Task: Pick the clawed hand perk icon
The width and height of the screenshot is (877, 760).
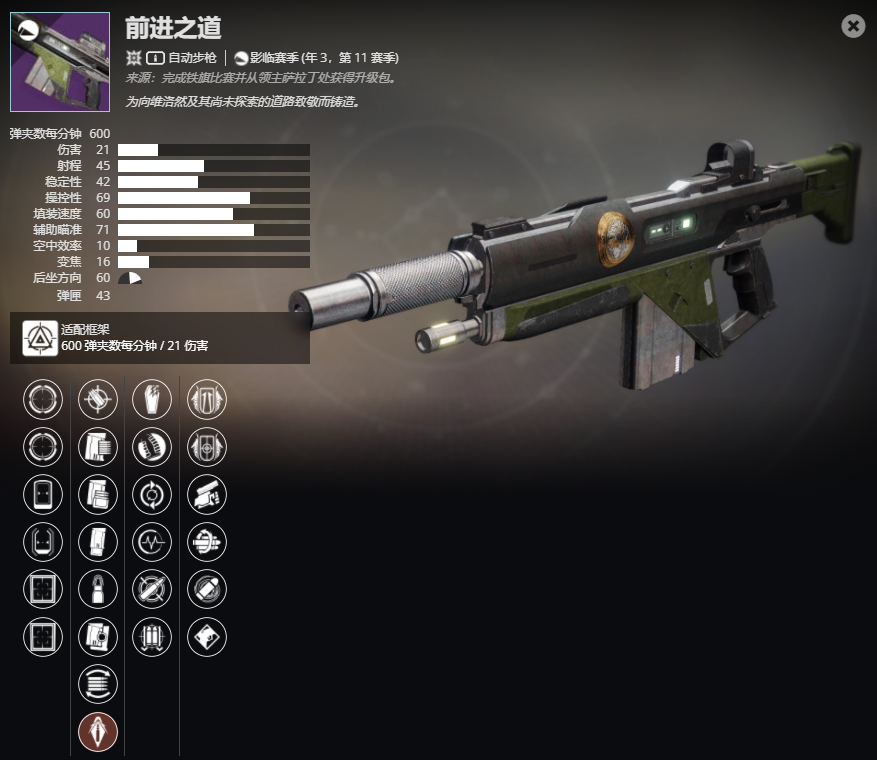Action: click(x=152, y=399)
